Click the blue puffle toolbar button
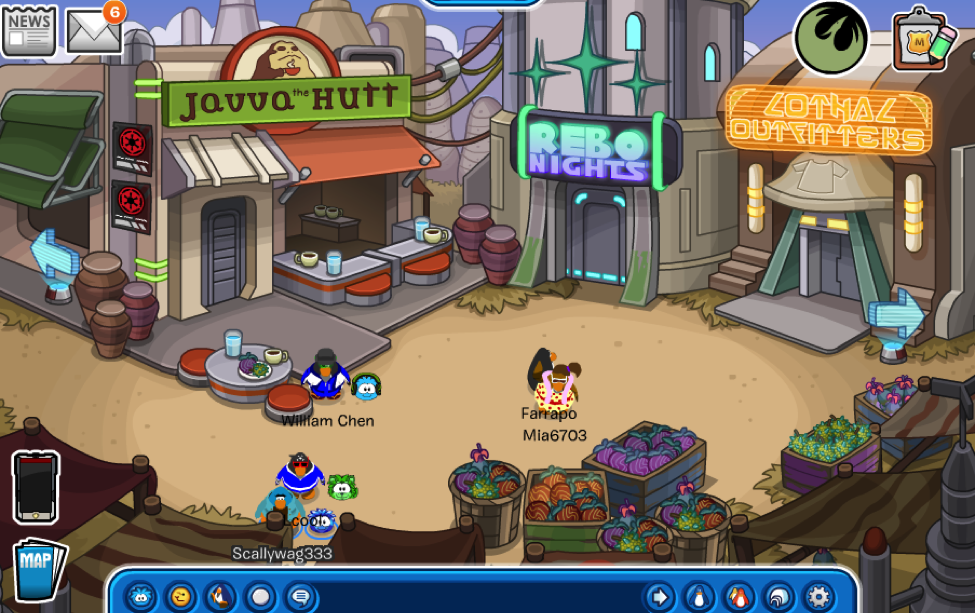Viewport: 975px width, 614px height. [141, 597]
